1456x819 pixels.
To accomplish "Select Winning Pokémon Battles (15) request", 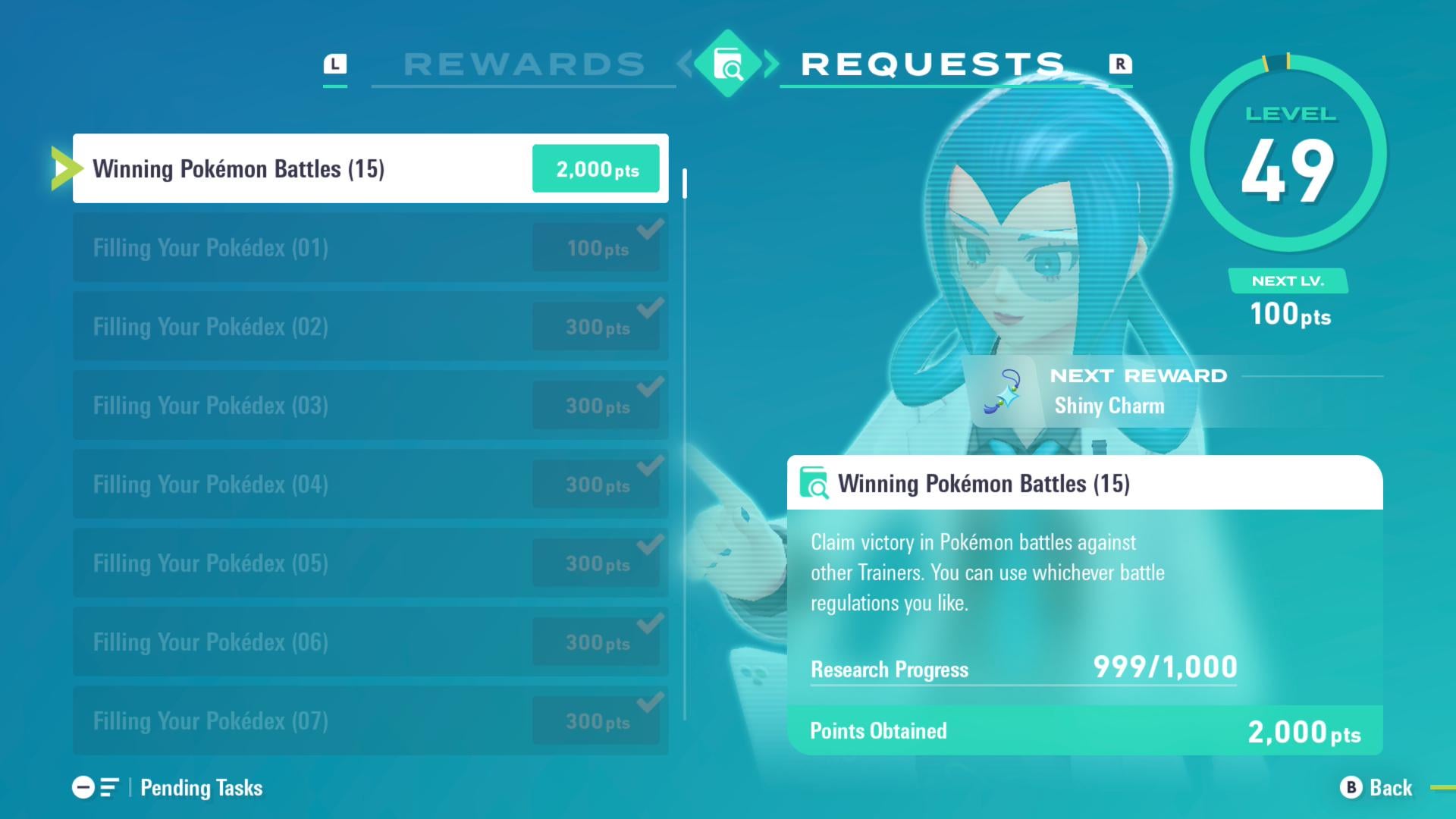I will 370,168.
